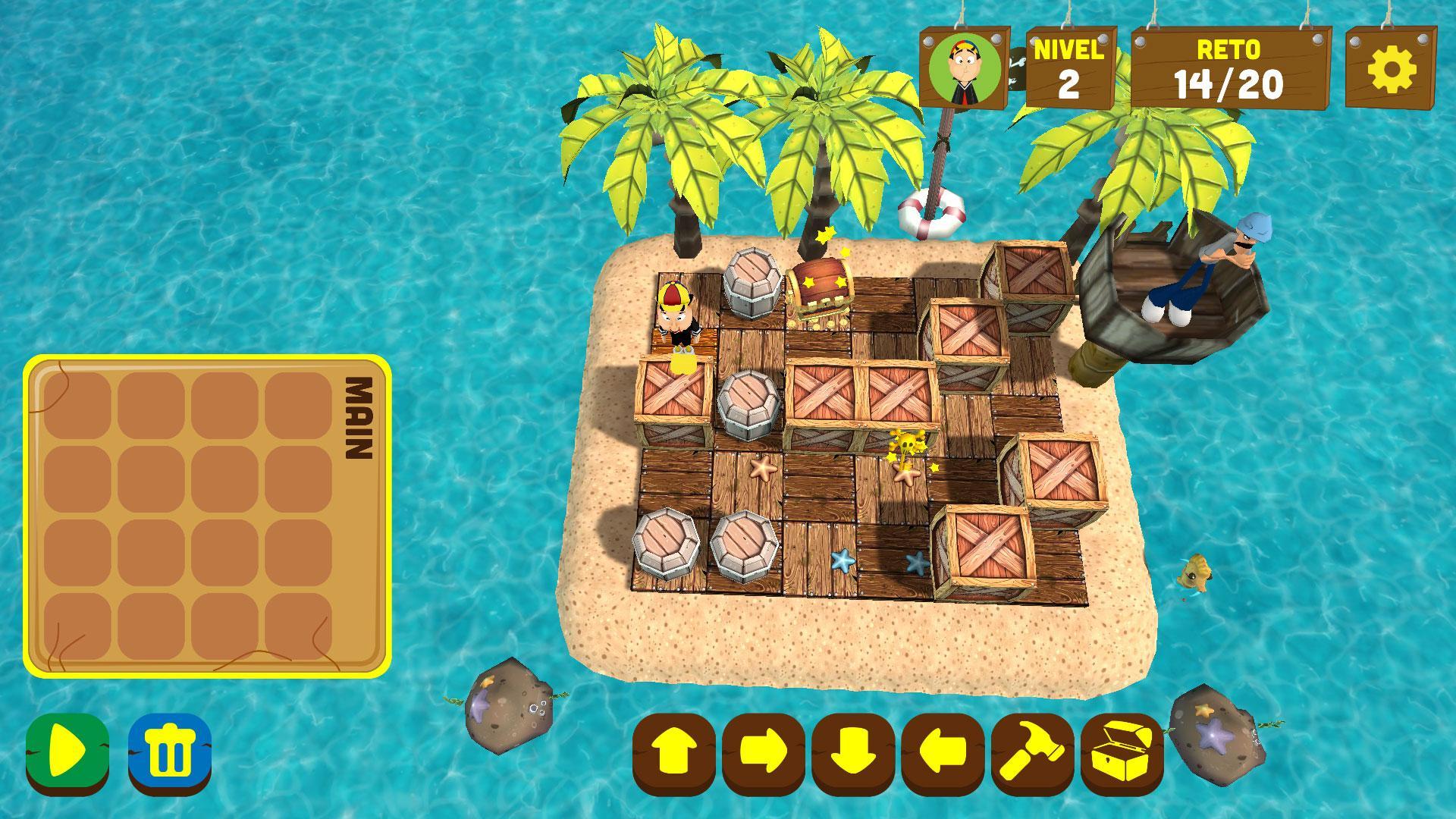Check progress on the RETO sign
The image size is (1456, 819).
1230,68
